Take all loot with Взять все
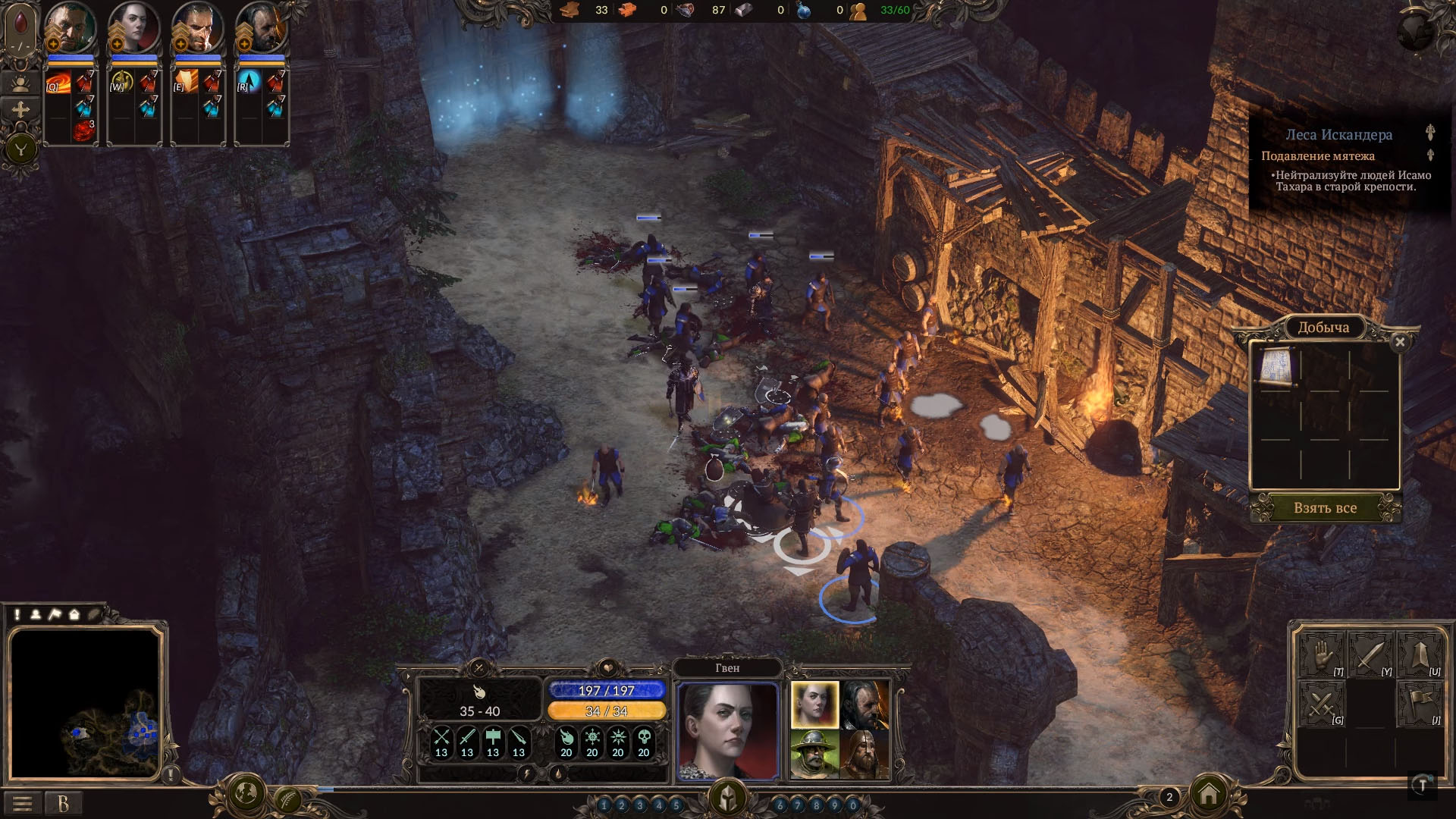Viewport: 1456px width, 819px height. pyautogui.click(x=1325, y=508)
